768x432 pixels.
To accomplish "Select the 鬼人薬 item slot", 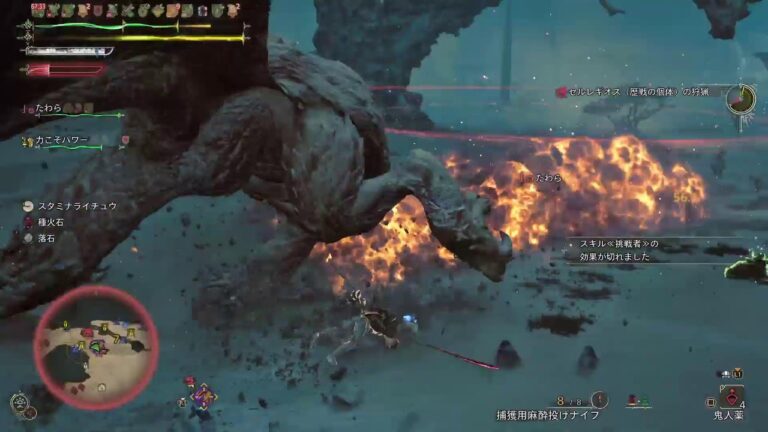I will 731,398.
